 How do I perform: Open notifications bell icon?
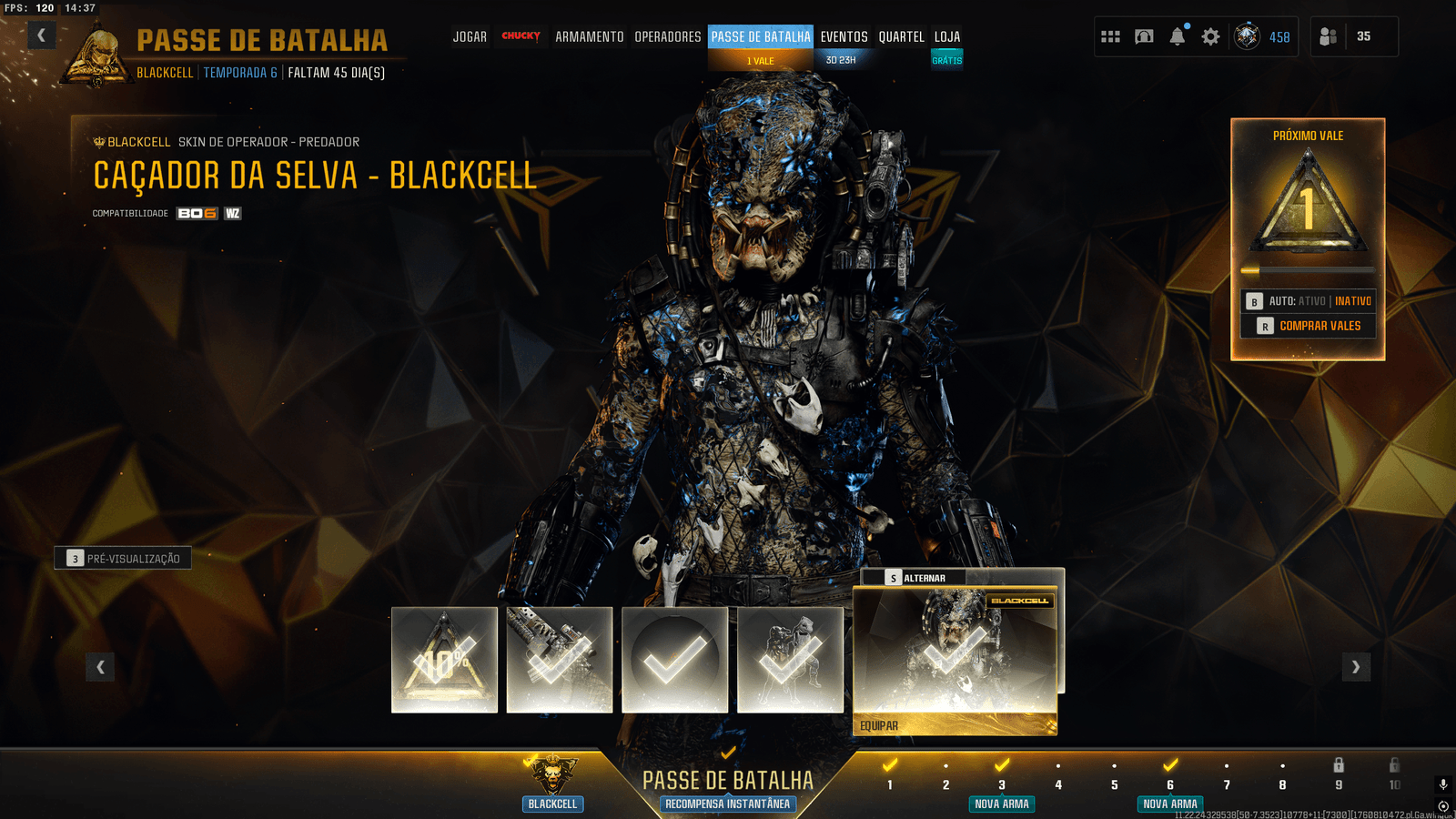click(1178, 36)
